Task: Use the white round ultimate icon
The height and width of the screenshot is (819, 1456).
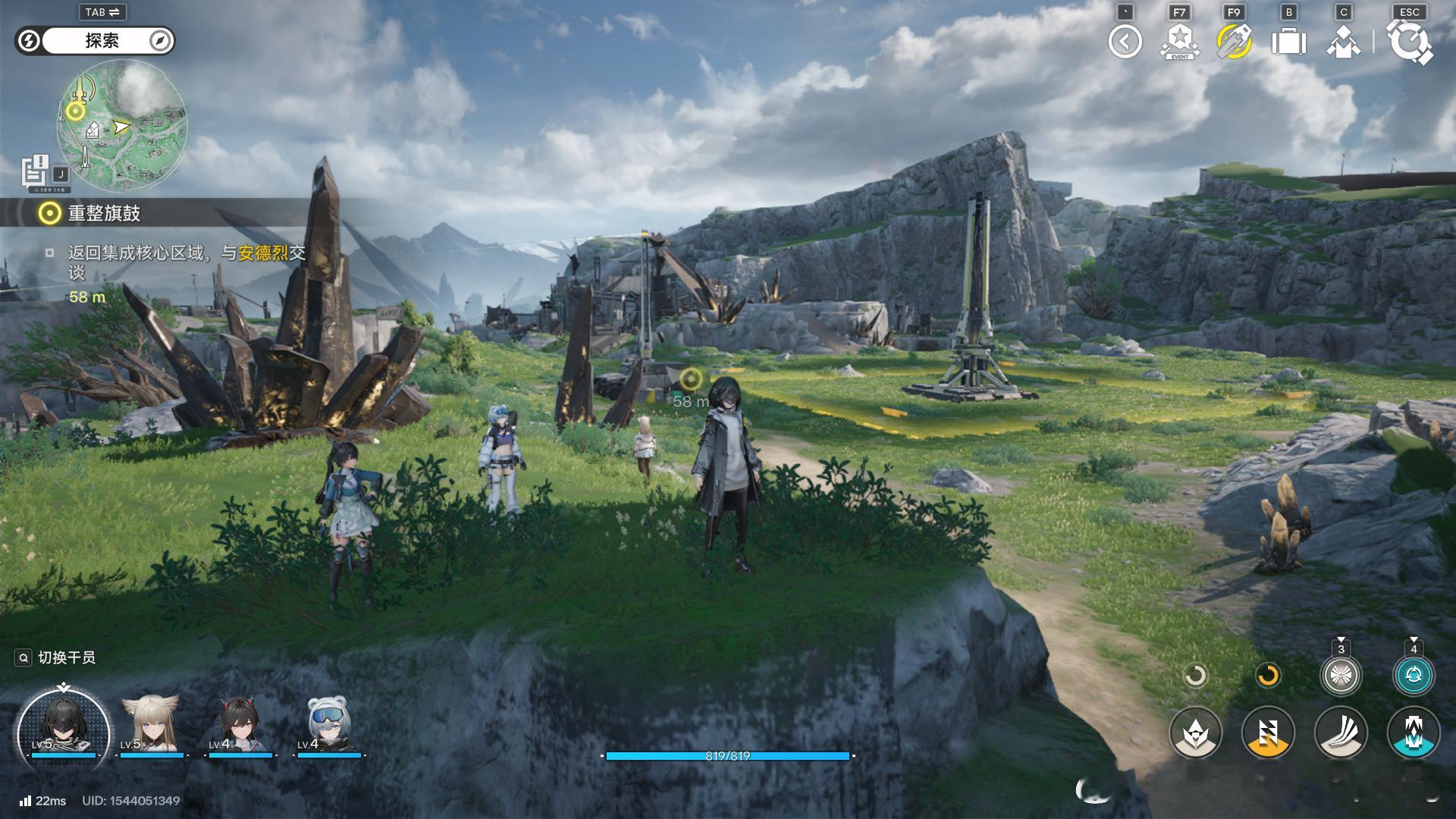Action: [x=1341, y=675]
